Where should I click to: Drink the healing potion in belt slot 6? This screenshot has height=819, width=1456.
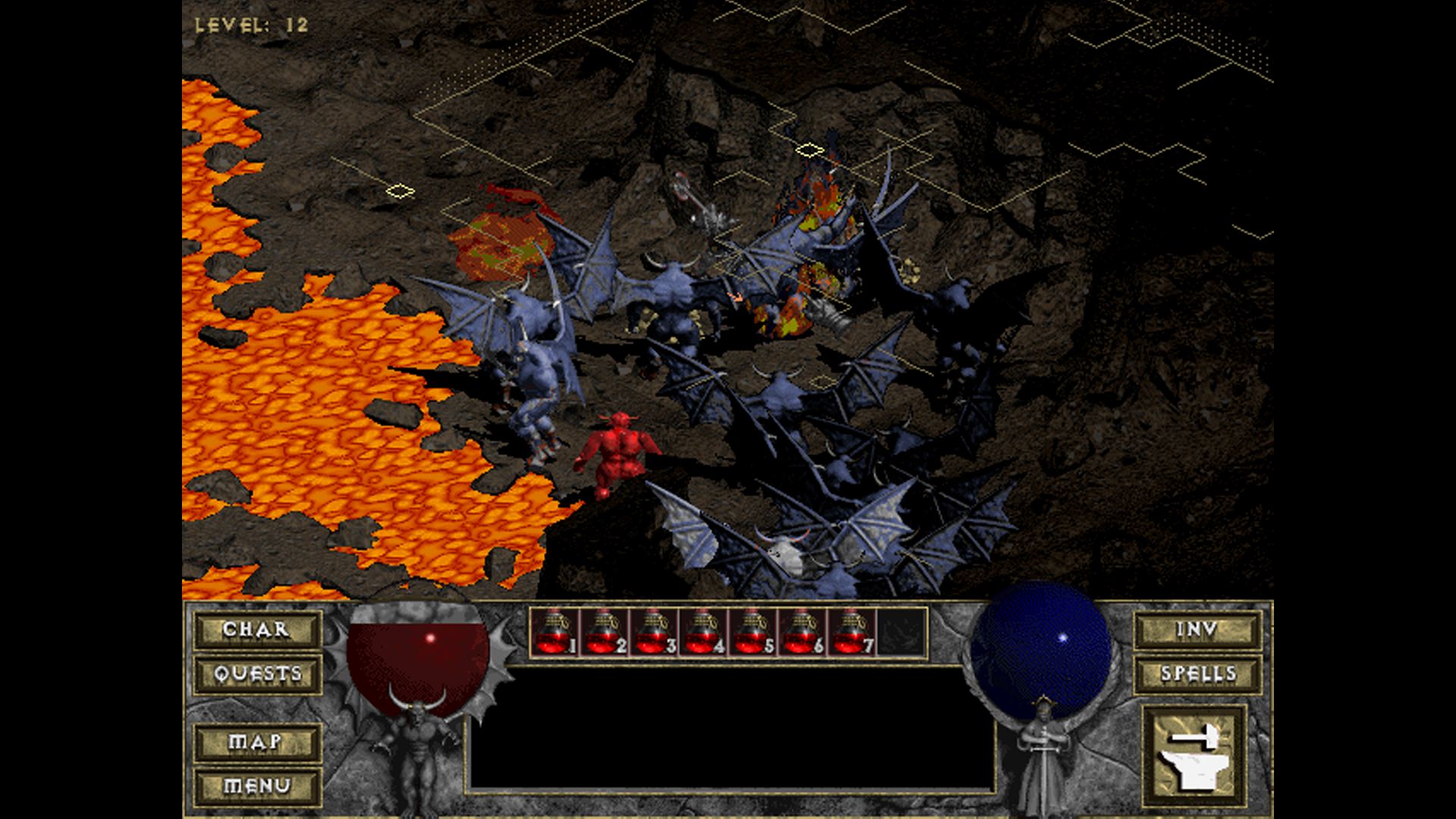[x=803, y=632]
